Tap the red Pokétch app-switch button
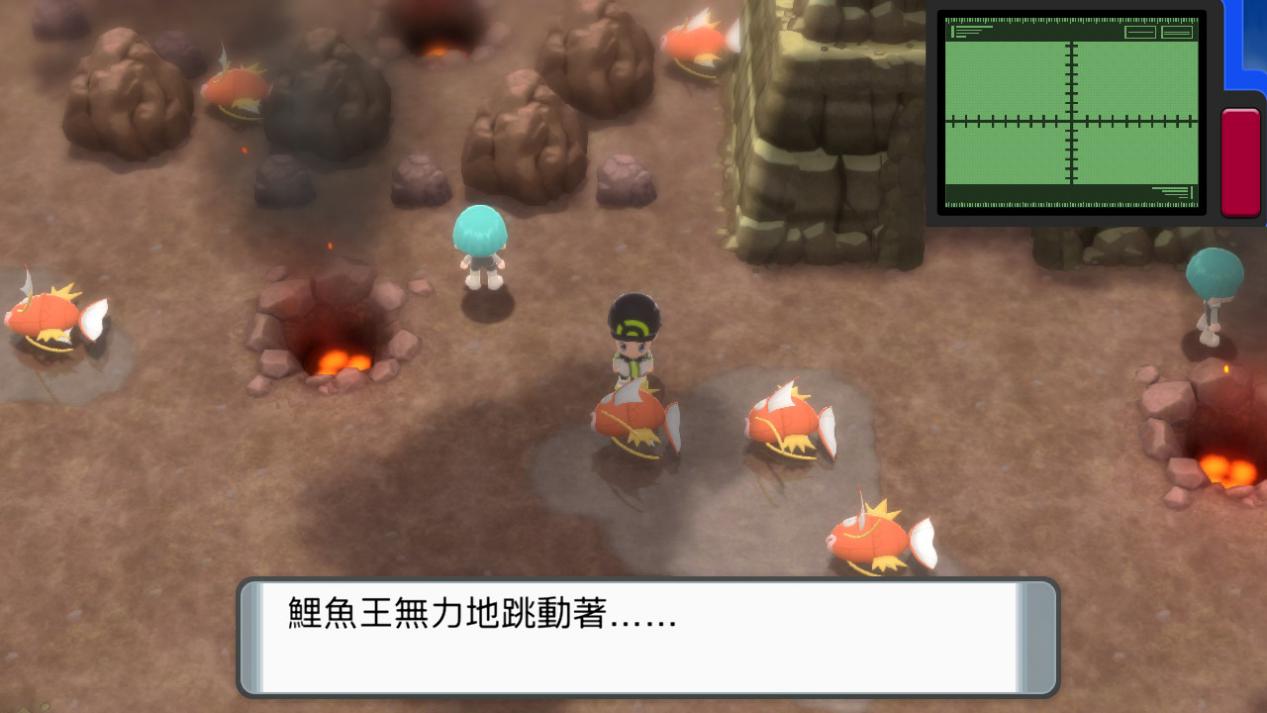 click(x=1241, y=162)
